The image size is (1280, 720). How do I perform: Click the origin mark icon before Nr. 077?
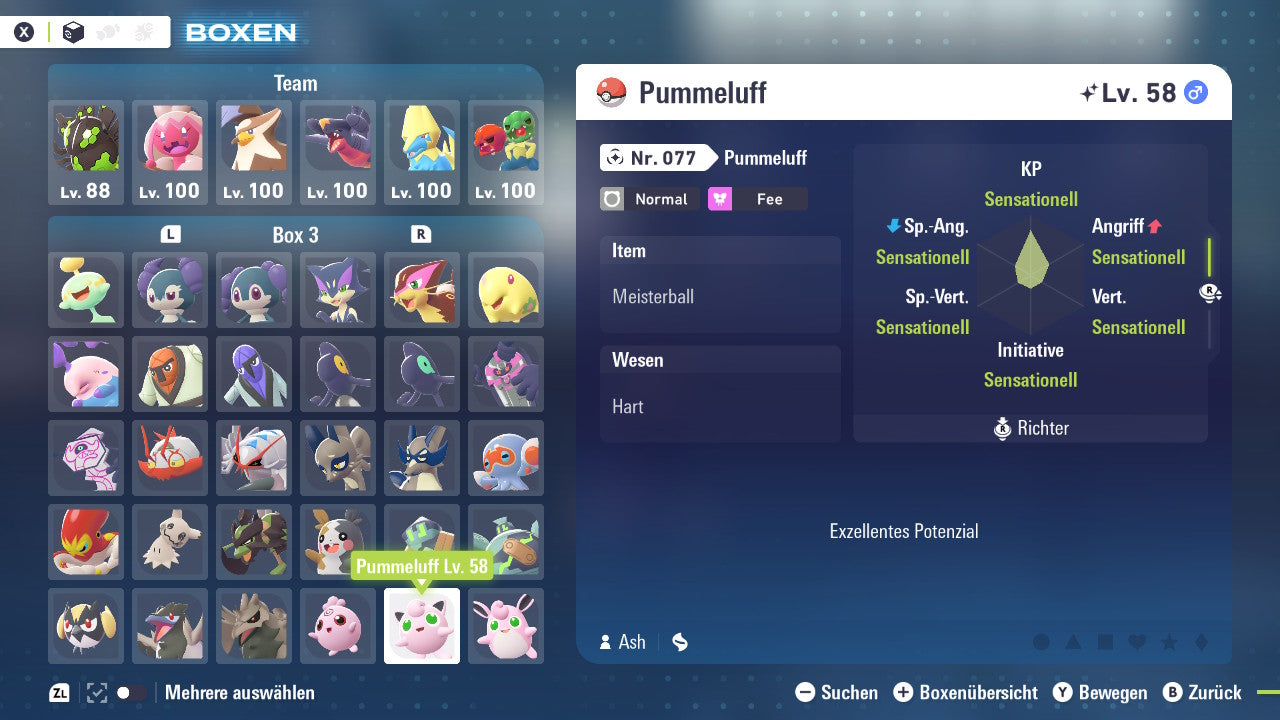[614, 158]
